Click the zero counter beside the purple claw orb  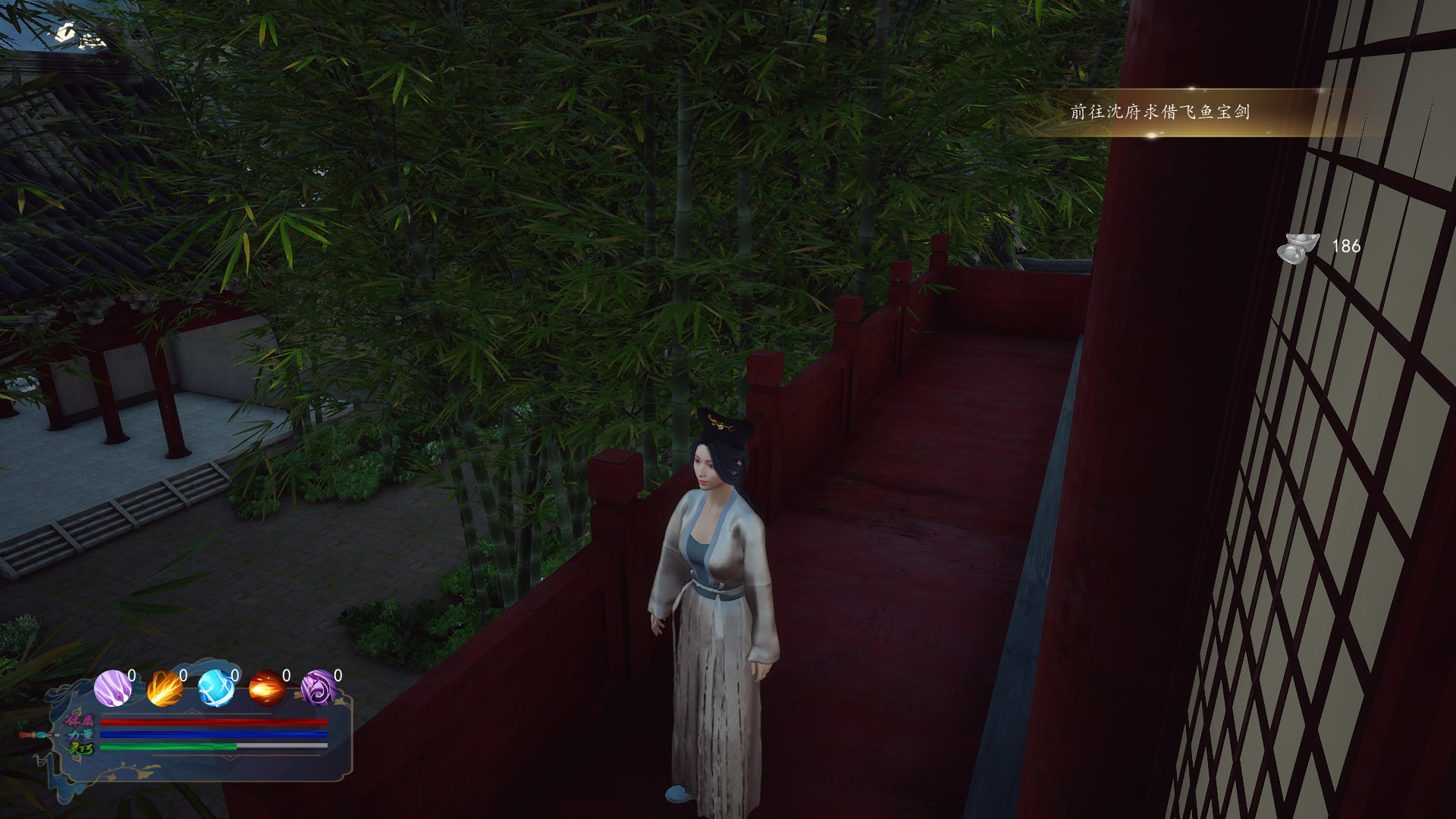(132, 676)
